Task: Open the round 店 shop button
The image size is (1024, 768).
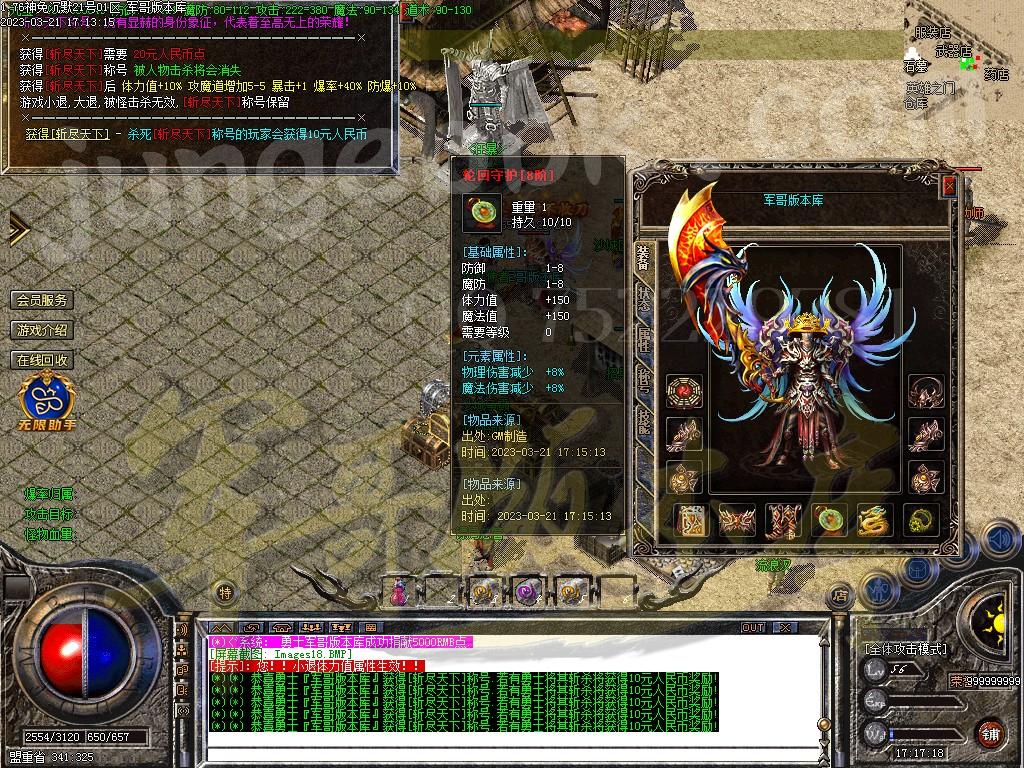Action: (840, 594)
